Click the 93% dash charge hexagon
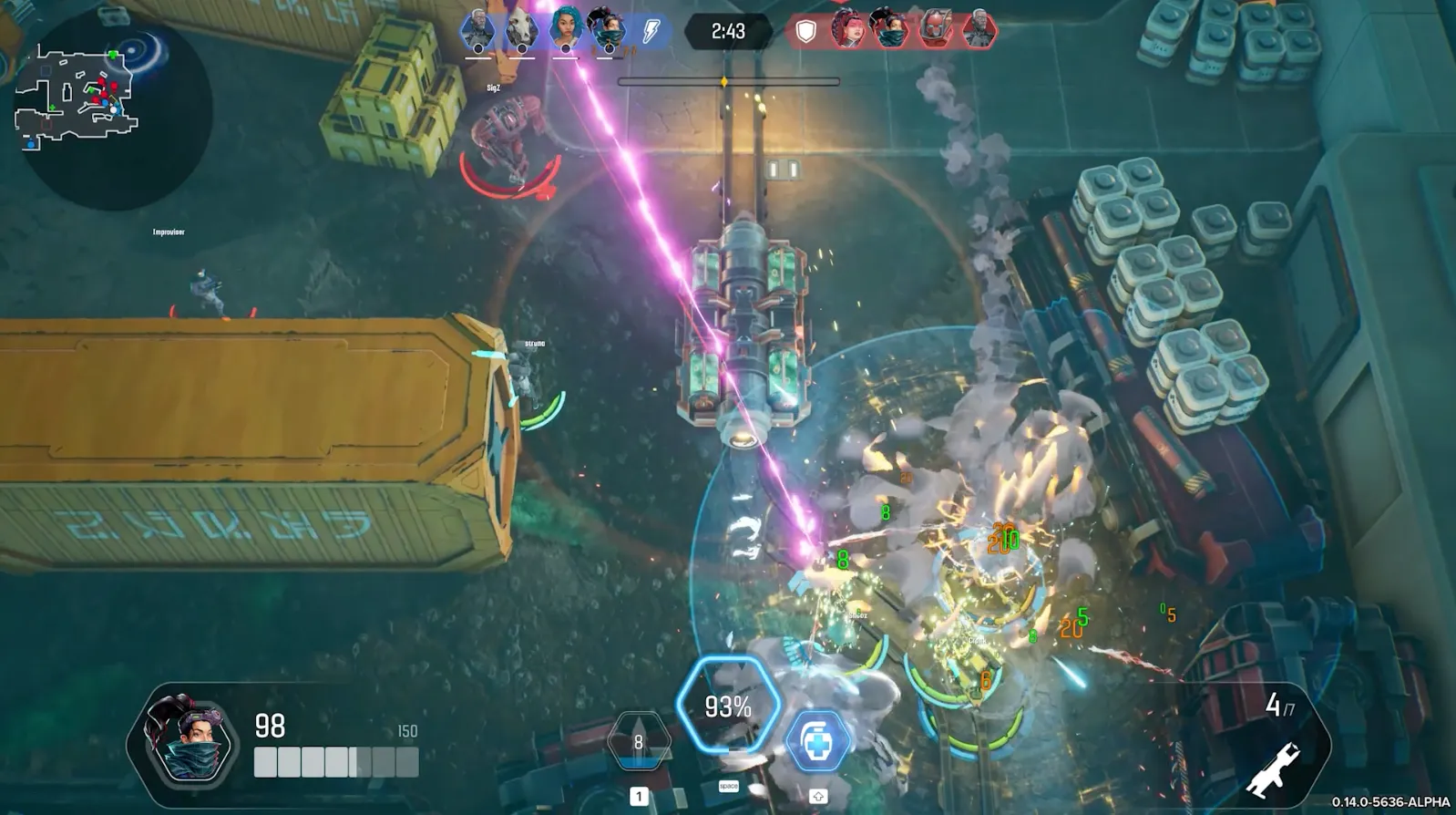Image resolution: width=1456 pixels, height=815 pixels. pyautogui.click(x=729, y=706)
